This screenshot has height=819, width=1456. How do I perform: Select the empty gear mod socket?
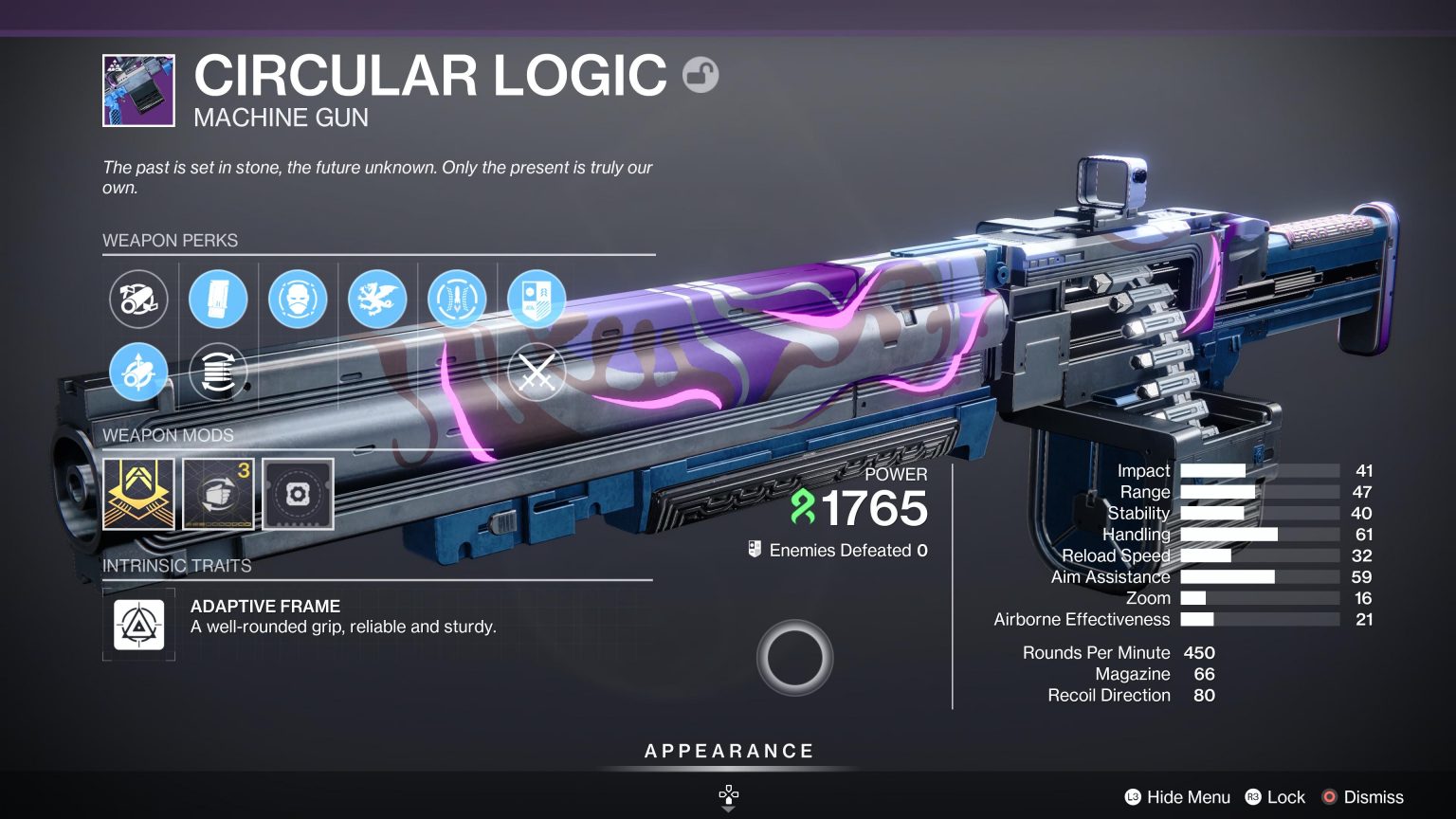pyautogui.click(x=298, y=494)
